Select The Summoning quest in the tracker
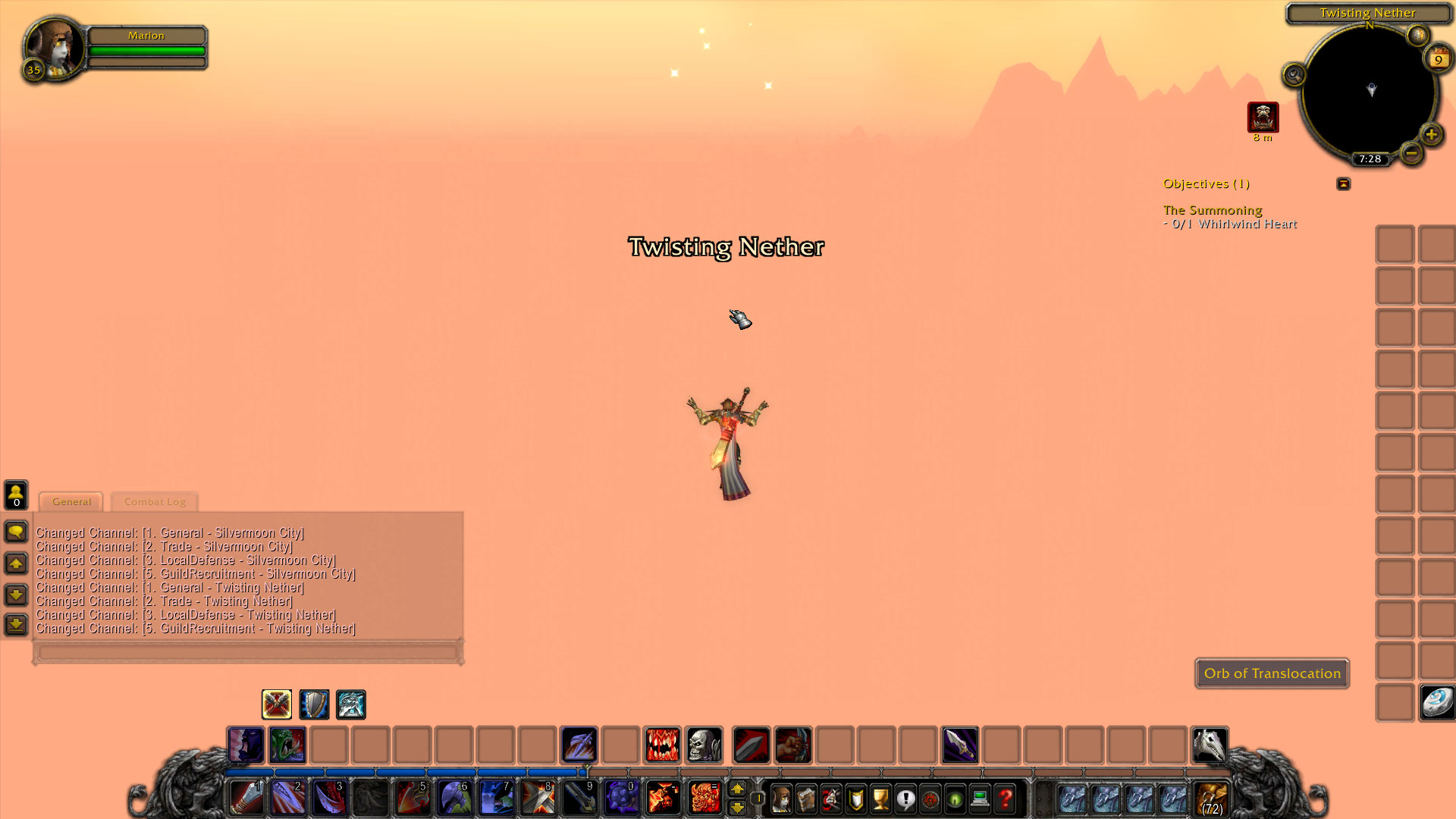Viewport: 1456px width, 819px height. 1212,210
